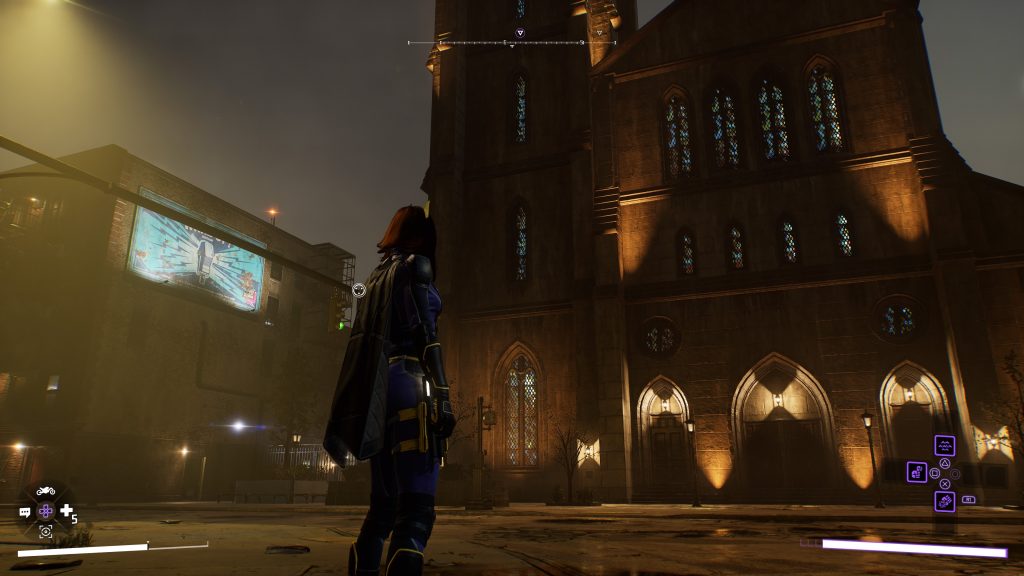Summon the Batcycle via the motorcycle icon
Screen dimensions: 1024x576
point(46,491)
